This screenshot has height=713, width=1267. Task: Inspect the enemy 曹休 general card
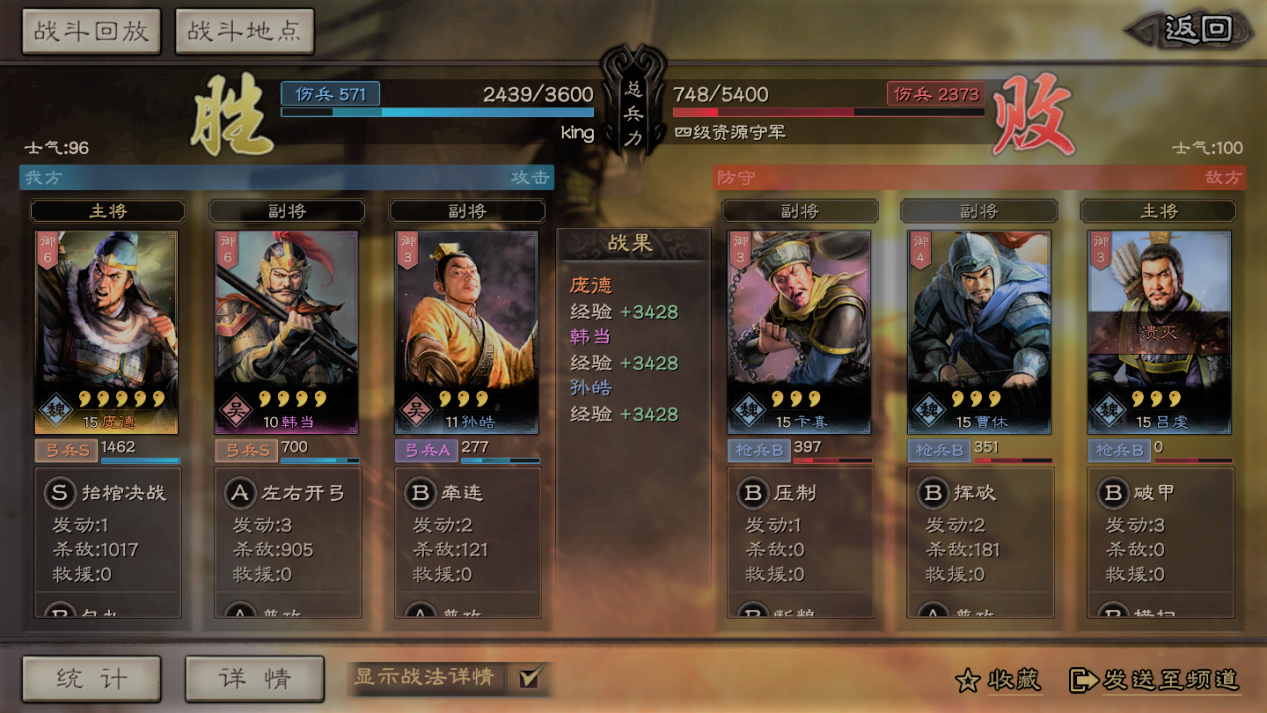(x=978, y=332)
